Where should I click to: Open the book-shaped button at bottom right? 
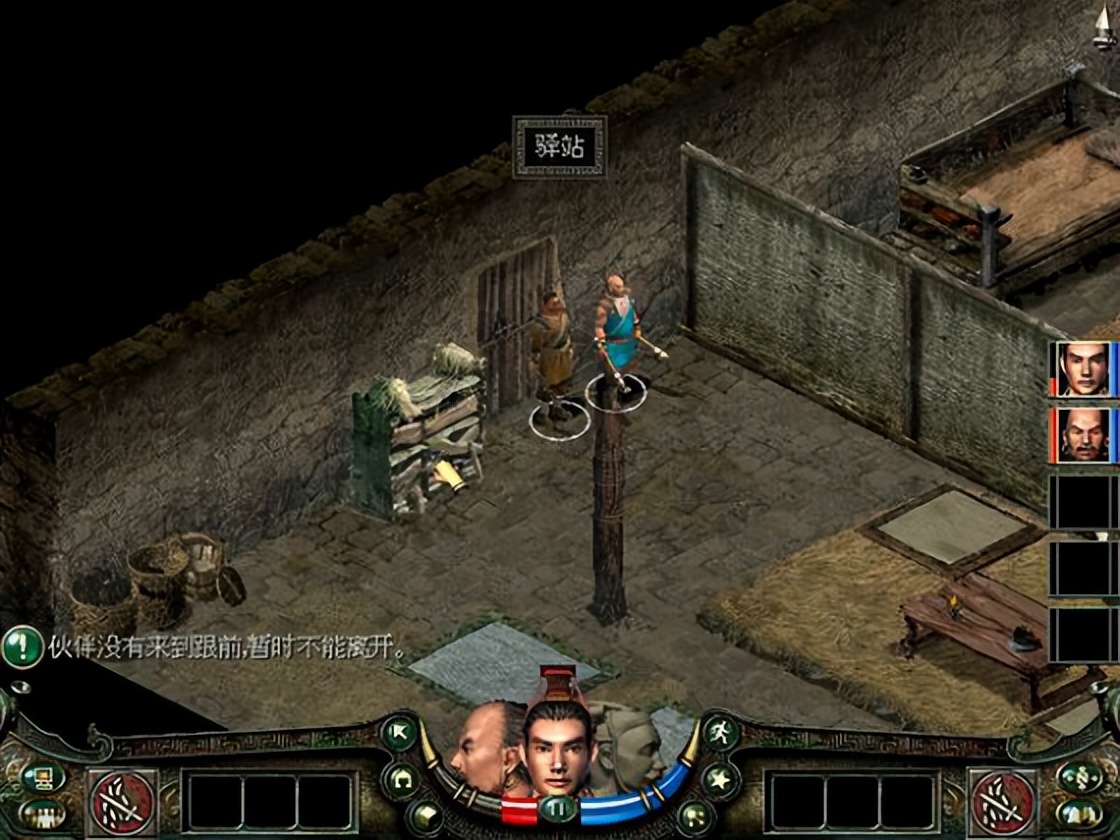pos(1081,814)
